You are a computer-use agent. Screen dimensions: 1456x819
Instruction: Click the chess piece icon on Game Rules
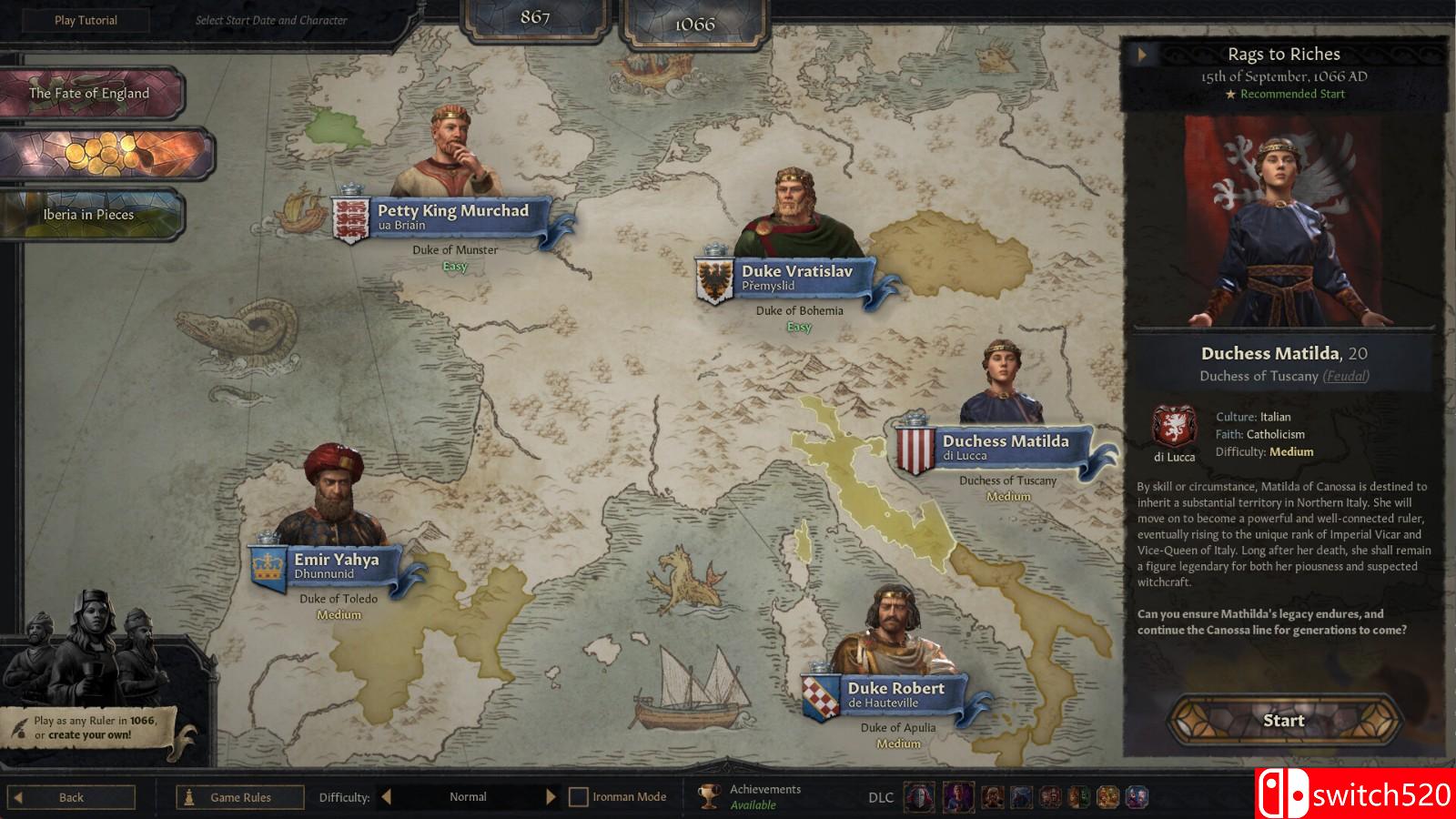tap(188, 796)
